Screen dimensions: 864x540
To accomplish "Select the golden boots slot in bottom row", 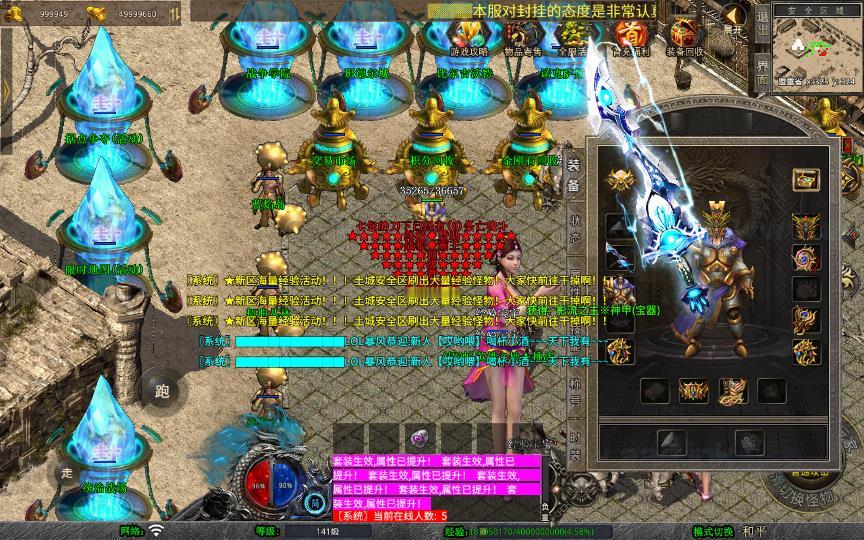I will pyautogui.click(x=732, y=391).
